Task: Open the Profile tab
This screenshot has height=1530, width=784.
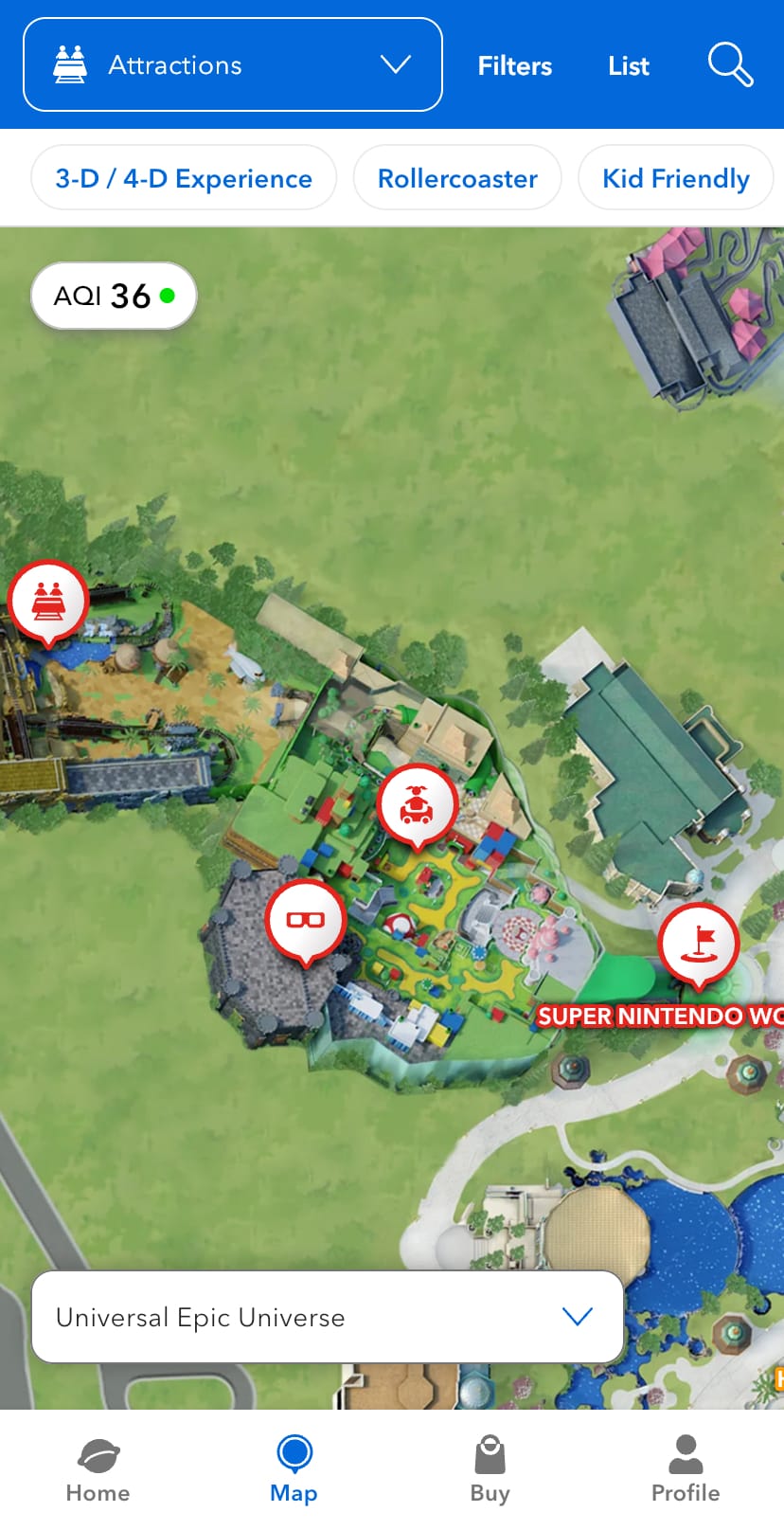Action: 686,1468
